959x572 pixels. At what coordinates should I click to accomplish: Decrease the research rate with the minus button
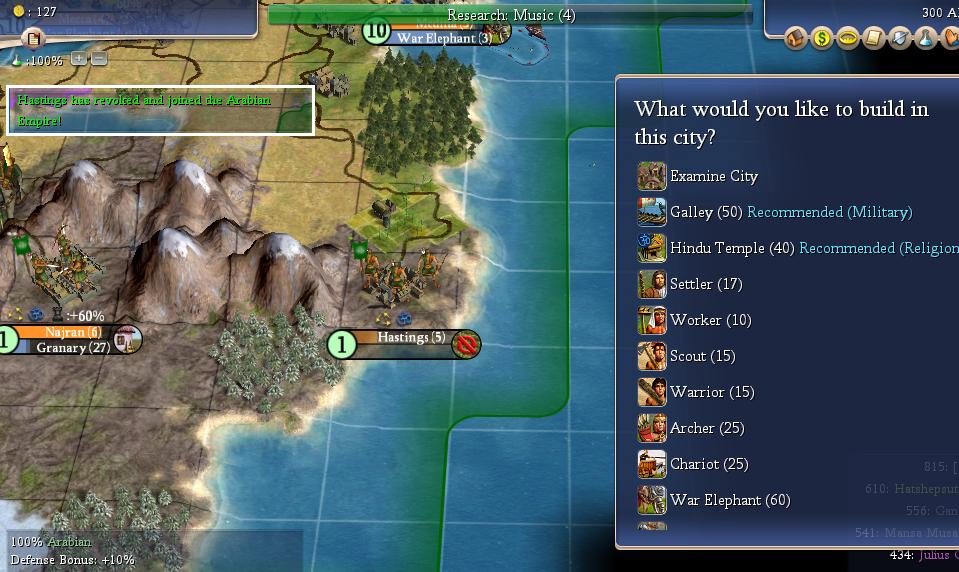click(99, 59)
